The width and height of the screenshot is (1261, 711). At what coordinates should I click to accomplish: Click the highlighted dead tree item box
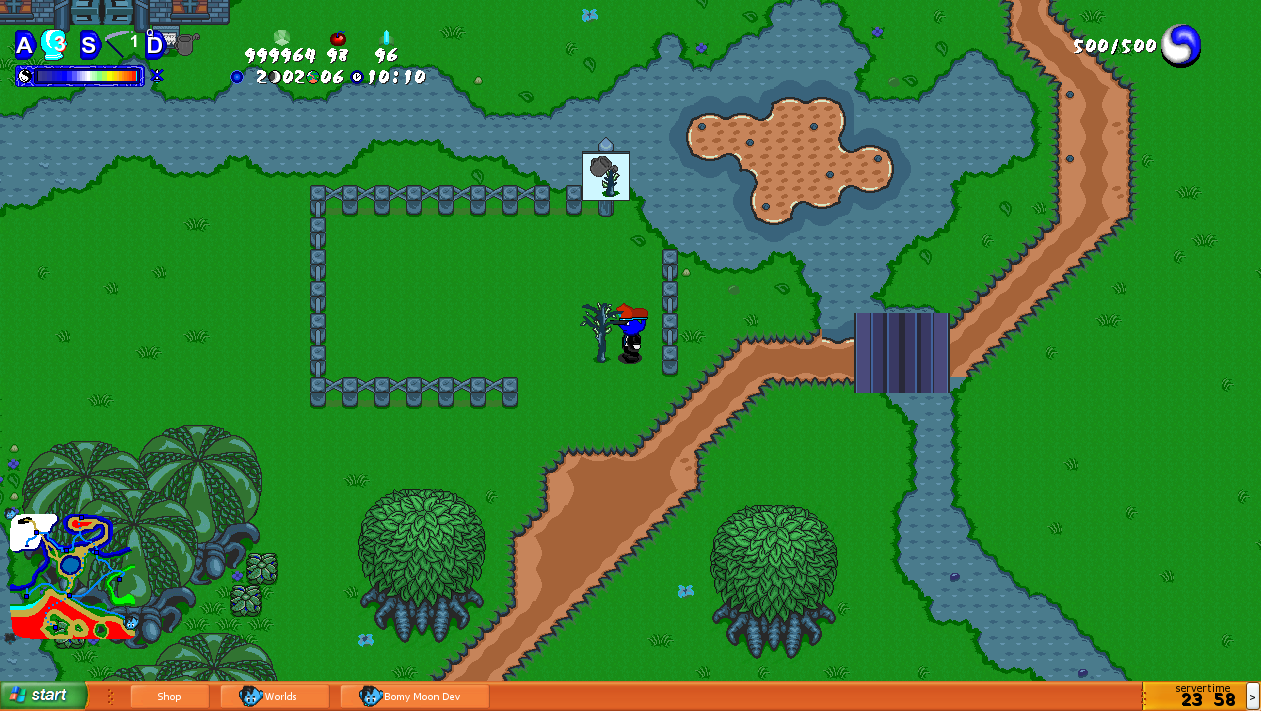[x=606, y=176]
